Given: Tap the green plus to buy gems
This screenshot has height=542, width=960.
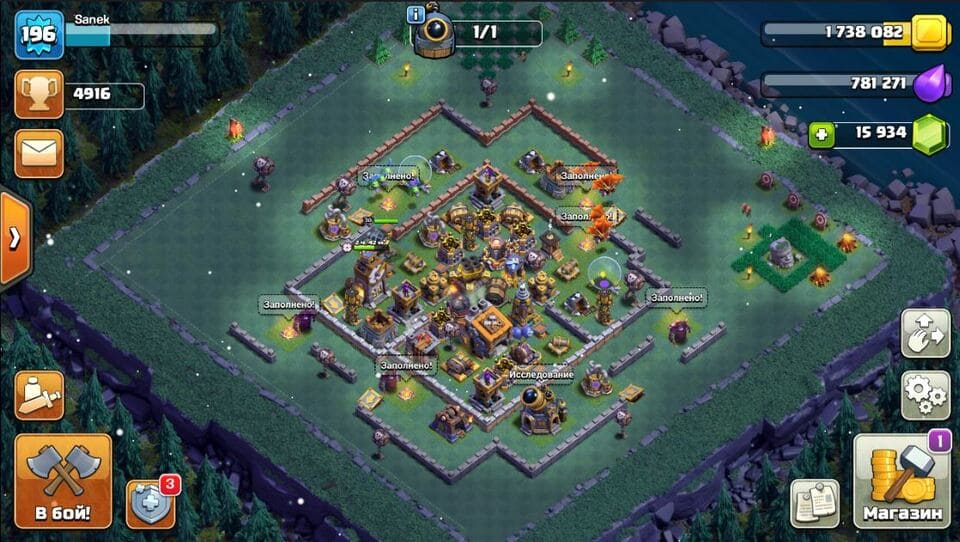Looking at the screenshot, I should (x=821, y=133).
